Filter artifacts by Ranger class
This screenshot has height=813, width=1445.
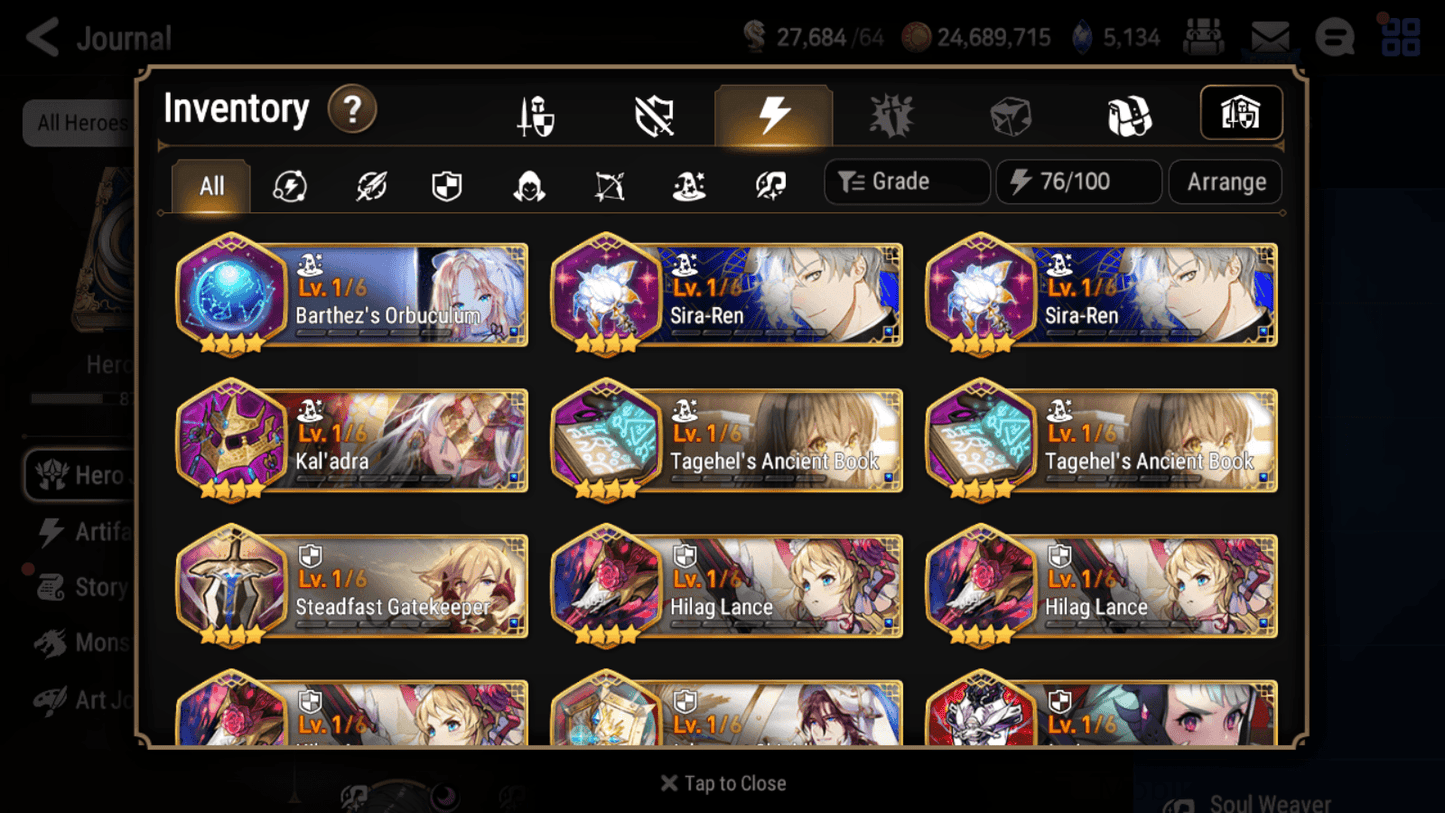click(608, 182)
